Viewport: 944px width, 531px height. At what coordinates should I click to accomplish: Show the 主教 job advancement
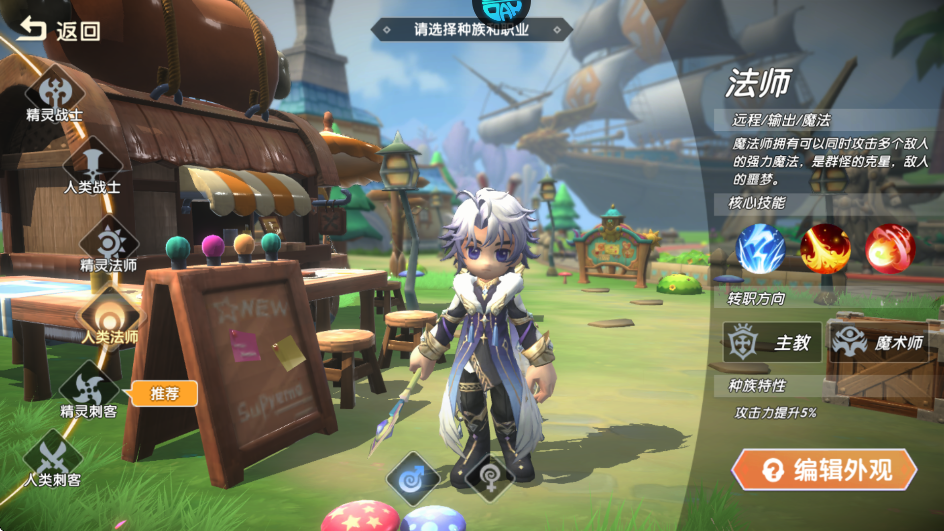[773, 342]
